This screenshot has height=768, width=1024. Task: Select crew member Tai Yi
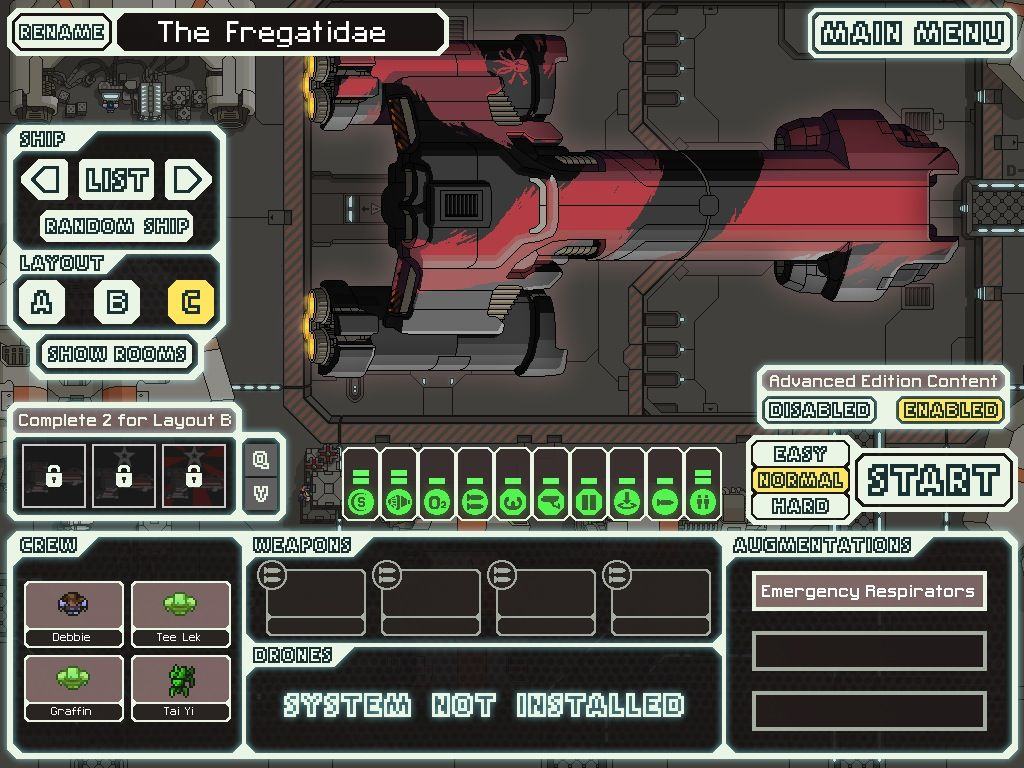pyautogui.click(x=180, y=686)
